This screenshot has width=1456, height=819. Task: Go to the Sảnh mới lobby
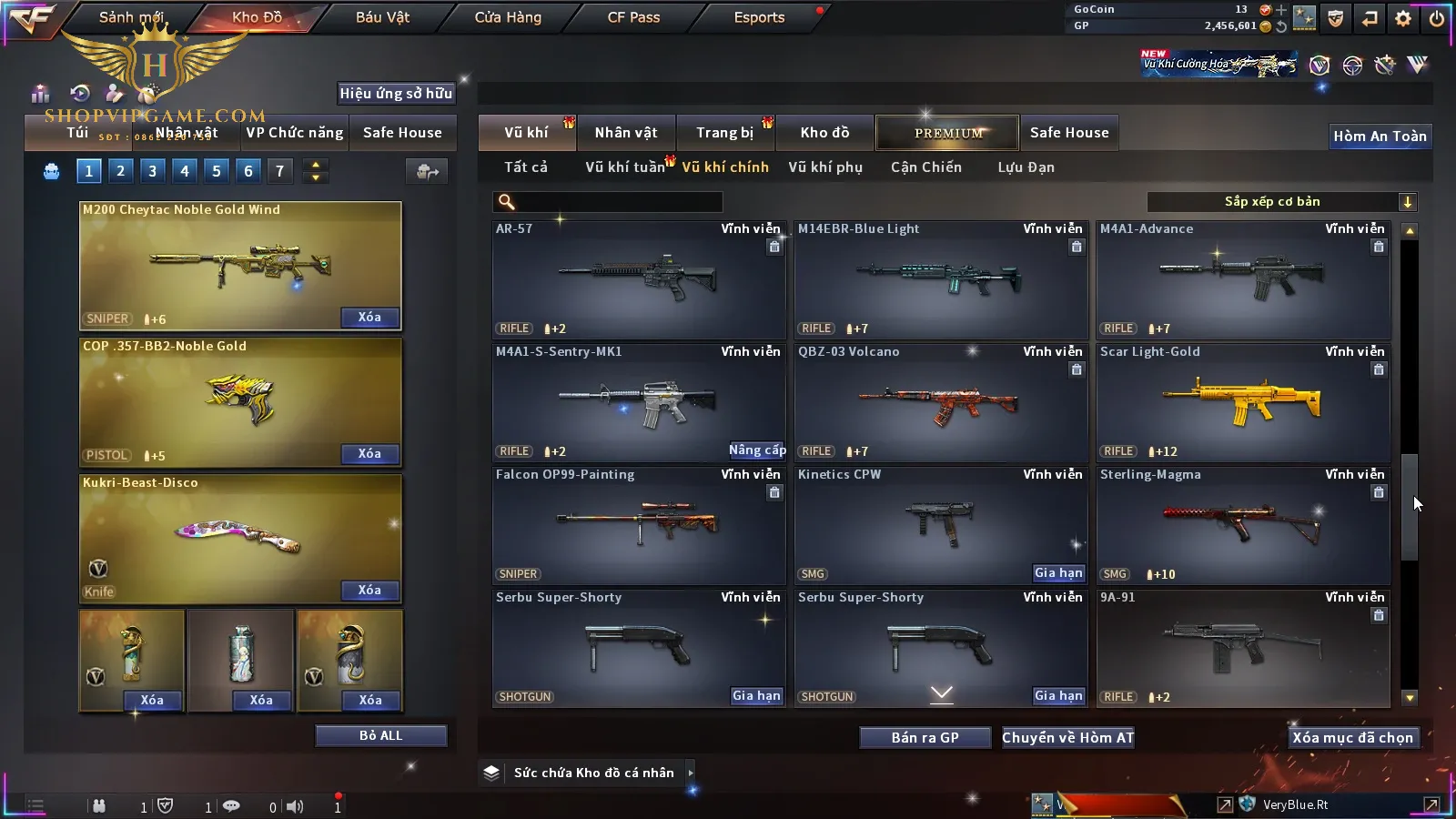click(131, 17)
